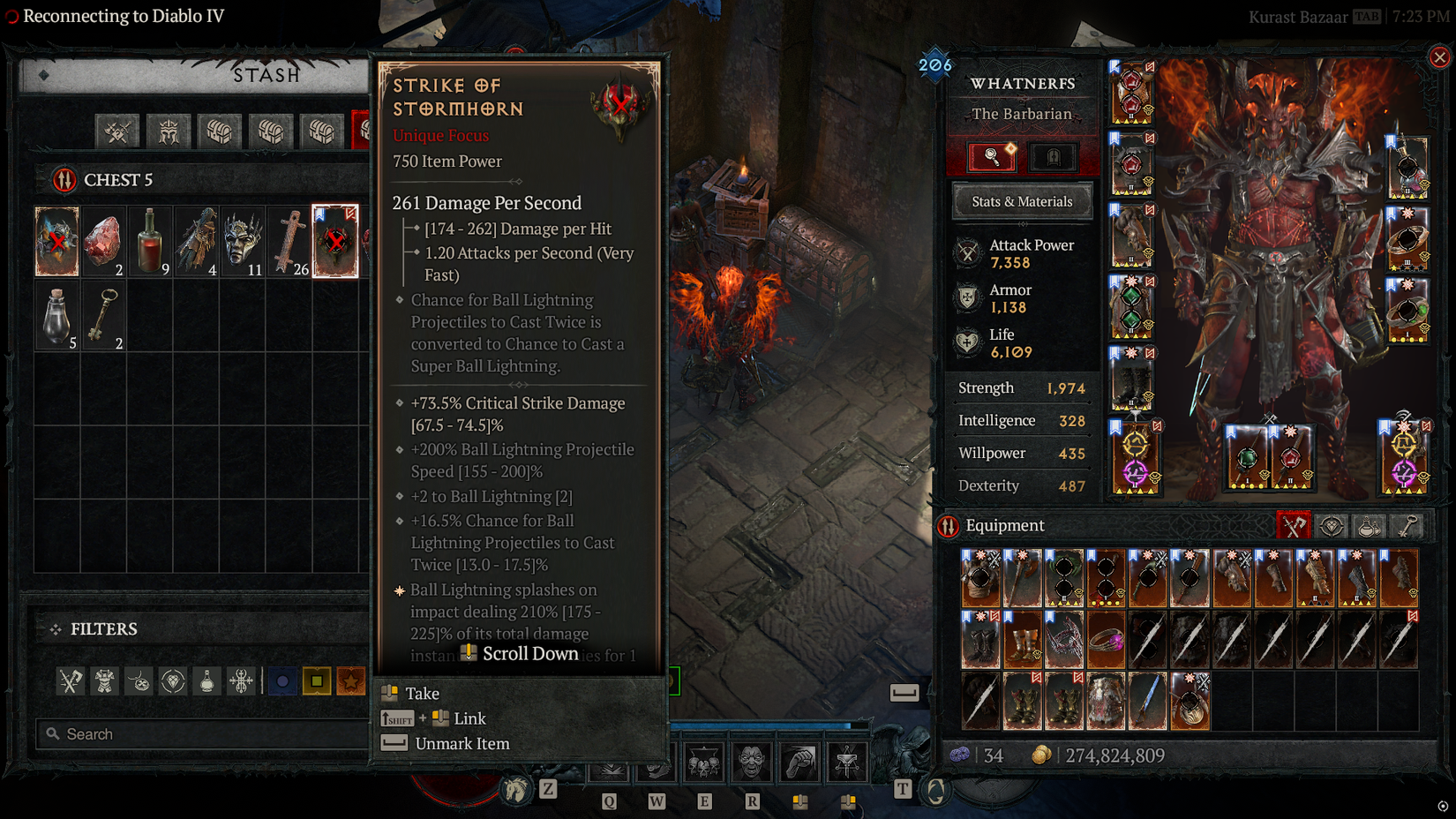Select the weapons filter icon under Filters
Screen dimensions: 1456x819
click(x=71, y=681)
